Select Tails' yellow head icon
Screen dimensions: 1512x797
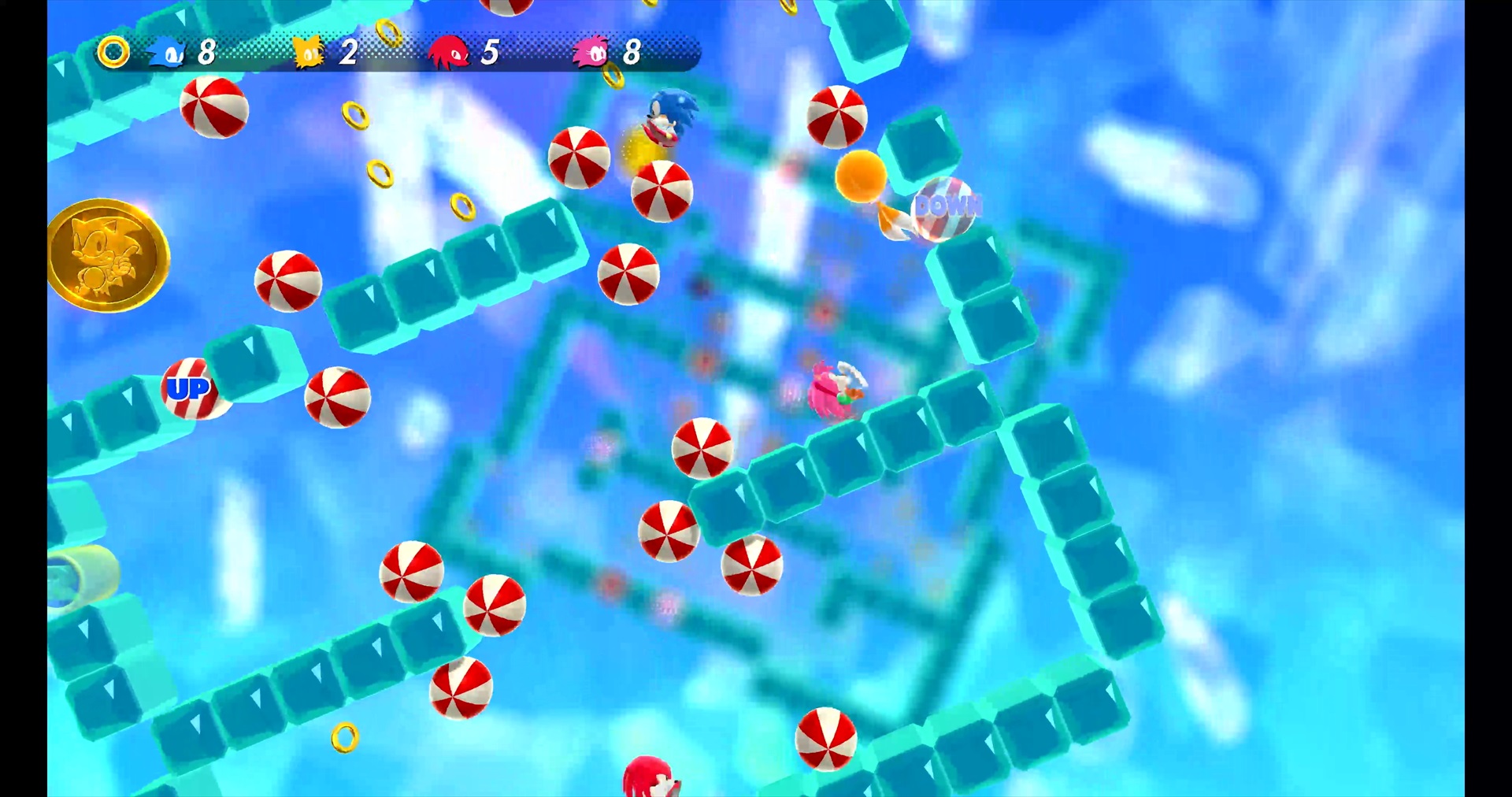pos(308,53)
